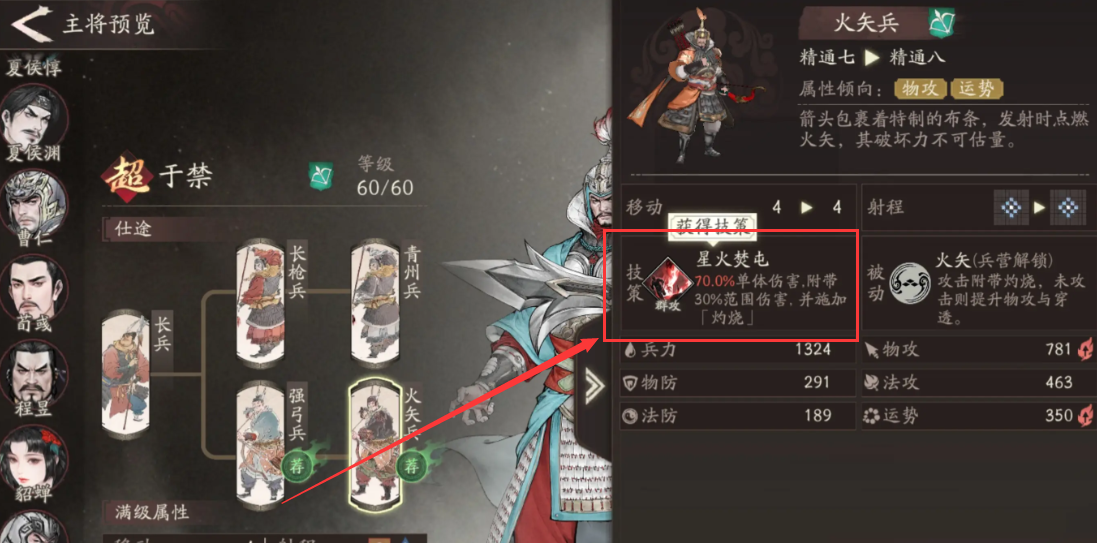Tap the 物攻 attribute tendency tag

coord(920,88)
